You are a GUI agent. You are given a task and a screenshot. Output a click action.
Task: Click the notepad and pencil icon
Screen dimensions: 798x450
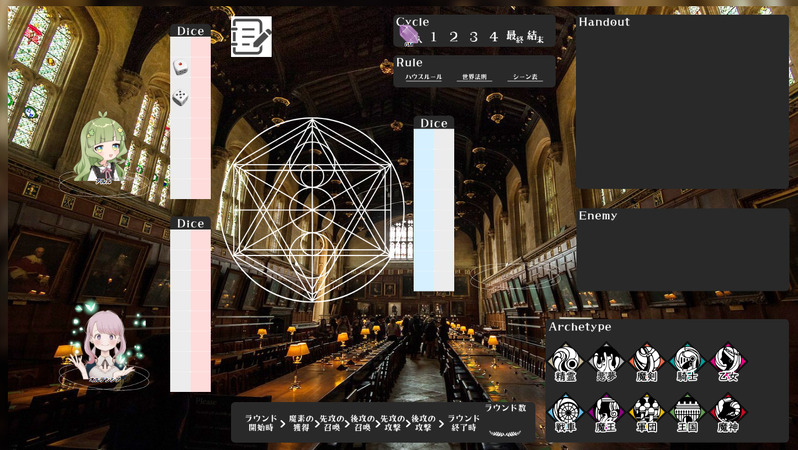[x=251, y=36]
